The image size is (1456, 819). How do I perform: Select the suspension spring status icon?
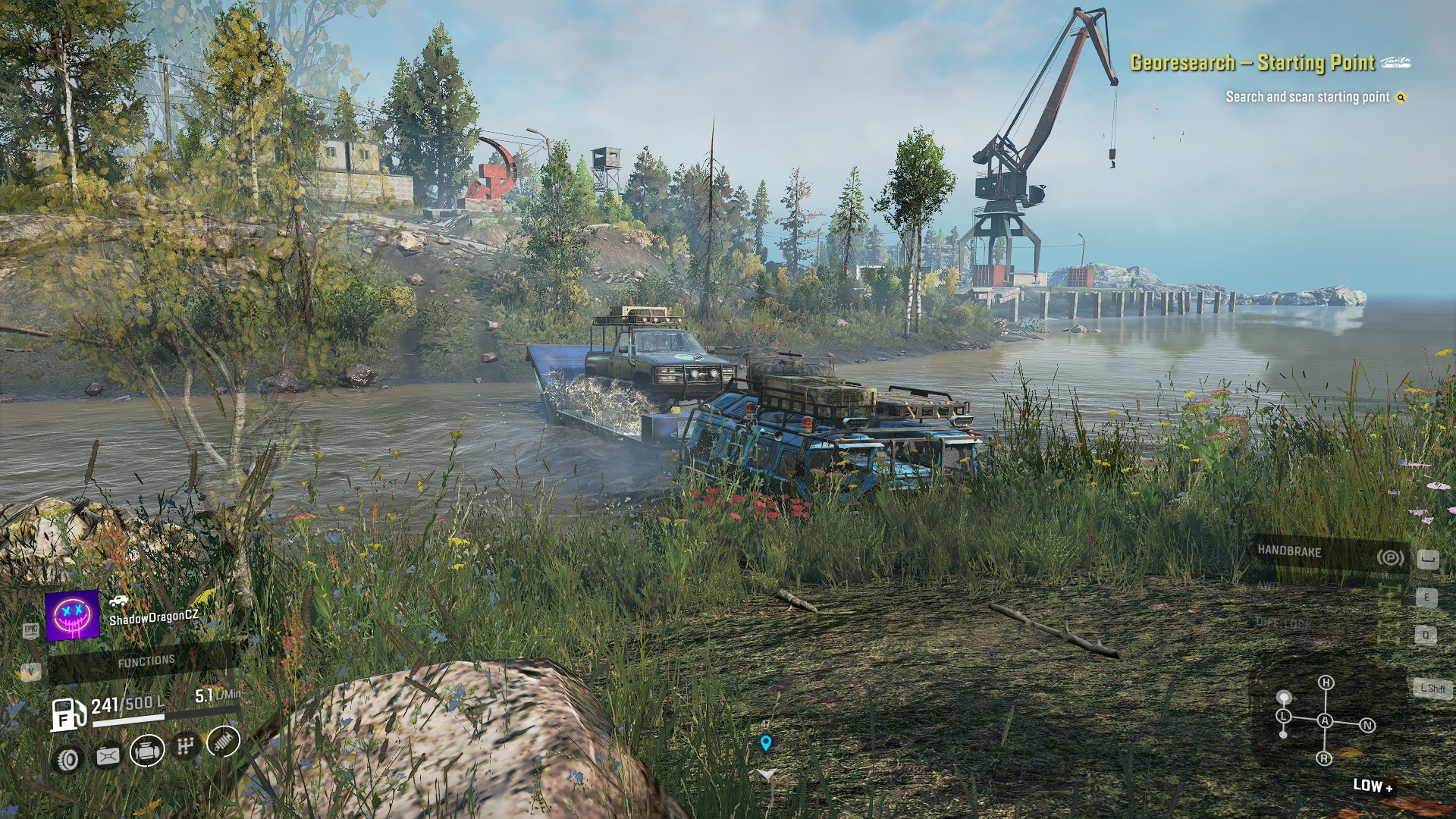[223, 742]
